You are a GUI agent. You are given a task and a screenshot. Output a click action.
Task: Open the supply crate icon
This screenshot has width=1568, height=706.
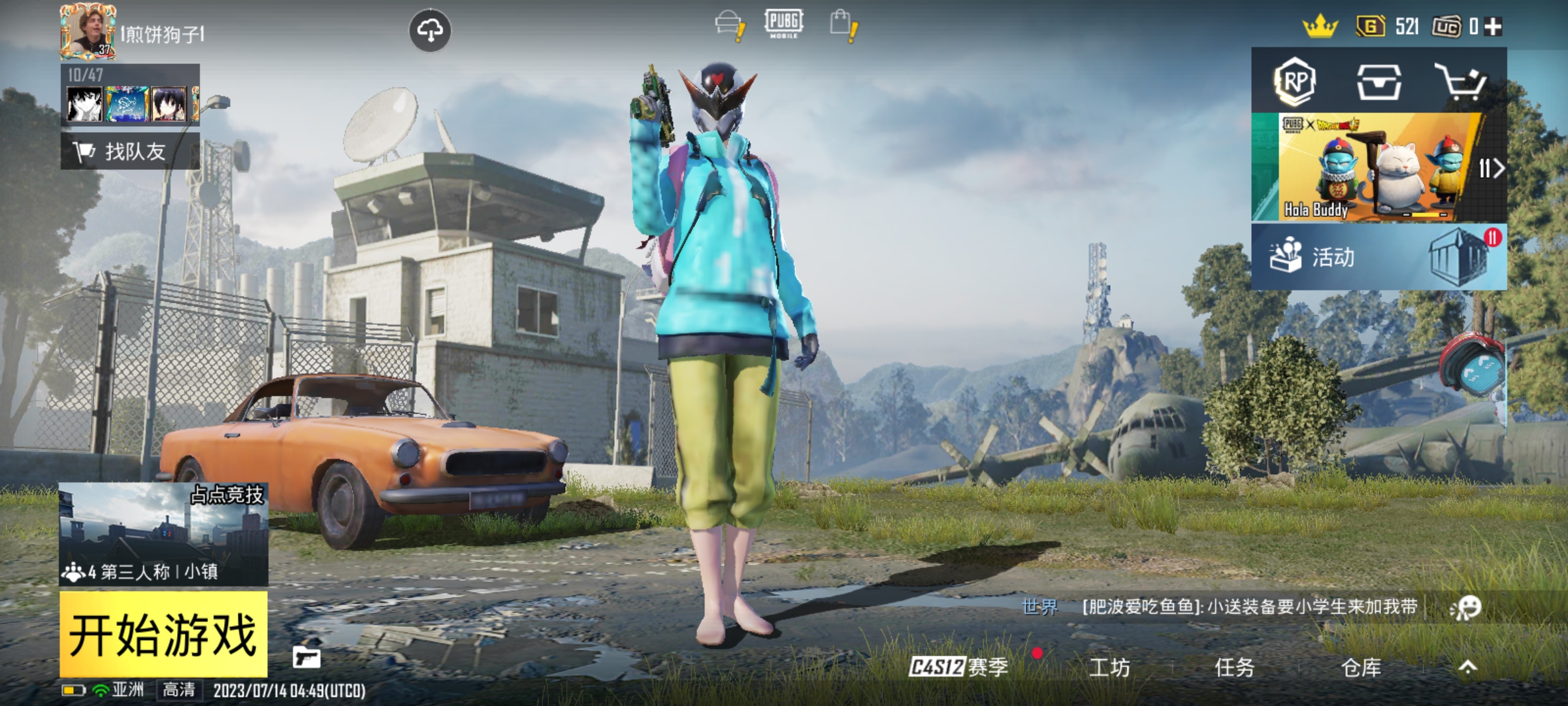click(1379, 82)
